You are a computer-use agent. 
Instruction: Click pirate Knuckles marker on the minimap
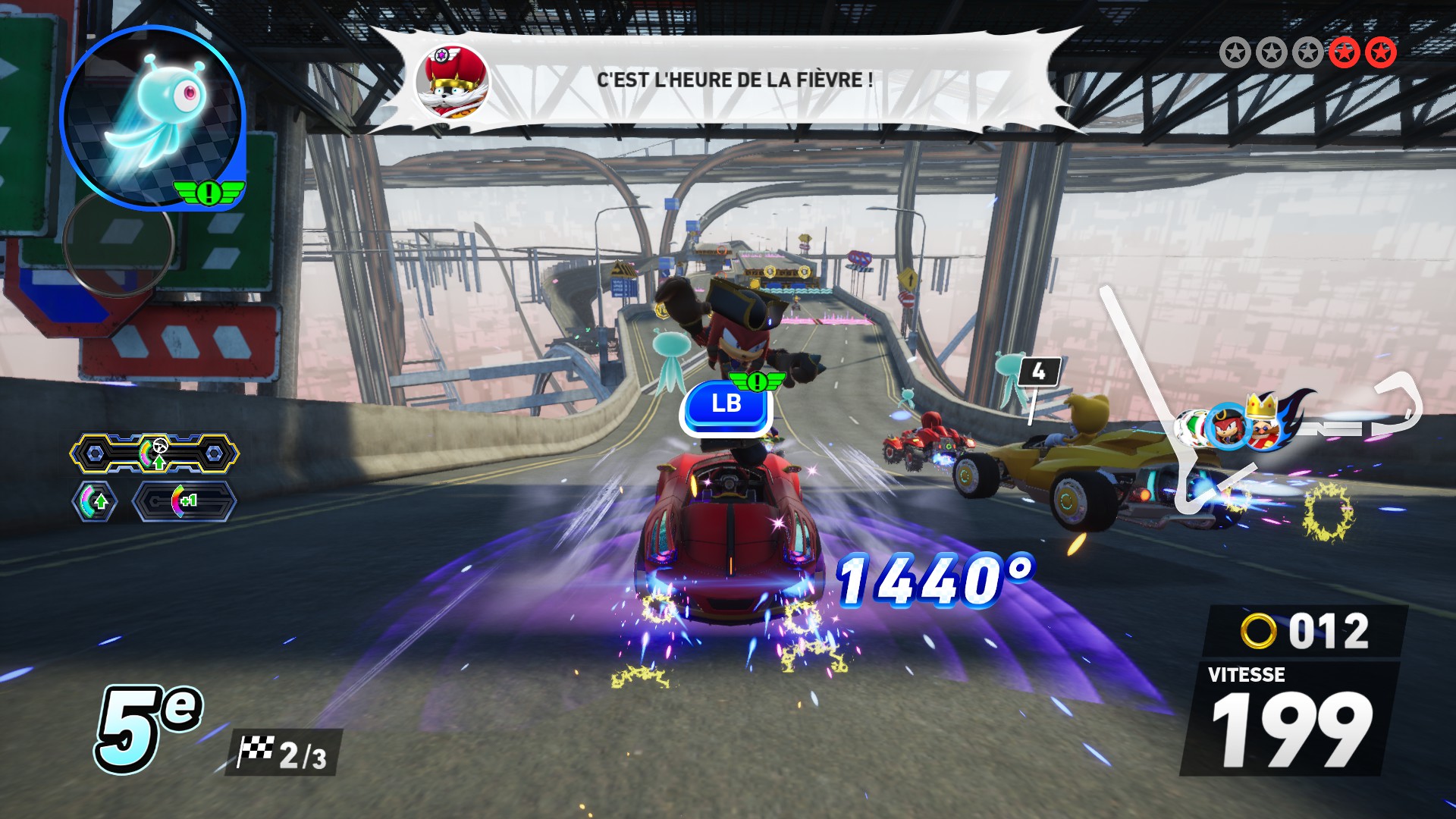[1227, 427]
